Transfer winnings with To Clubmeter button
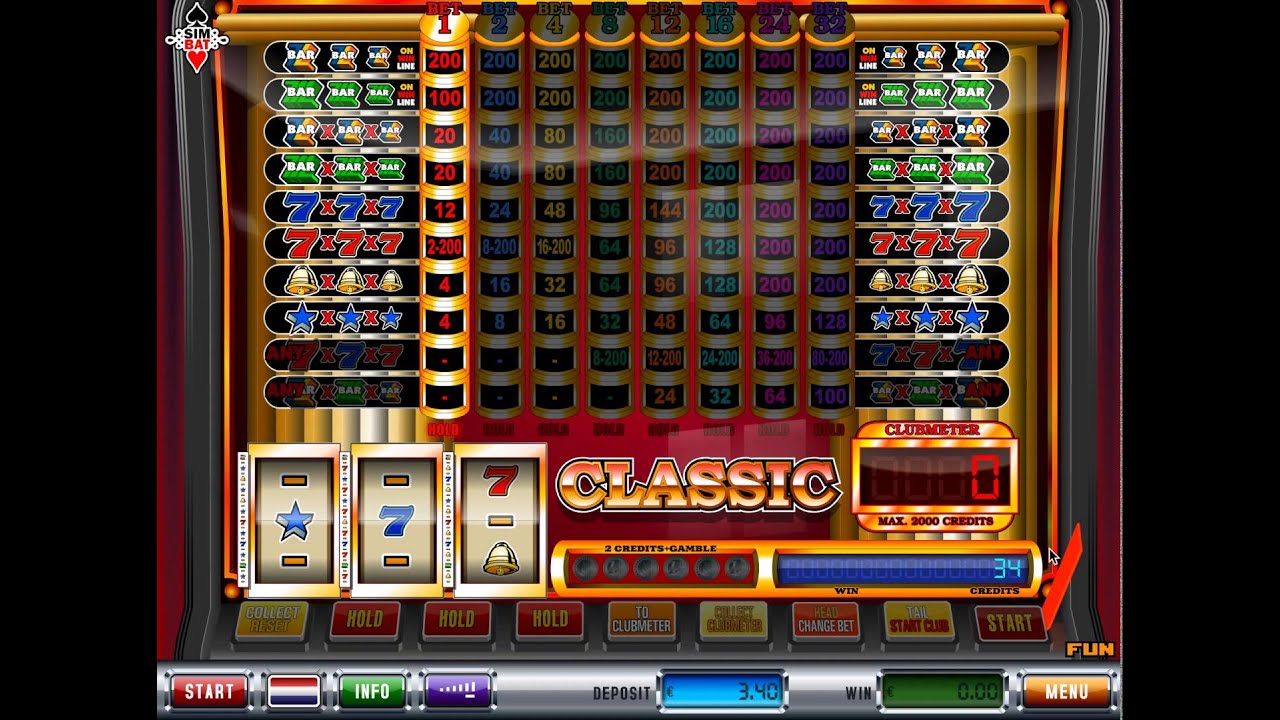 641,620
